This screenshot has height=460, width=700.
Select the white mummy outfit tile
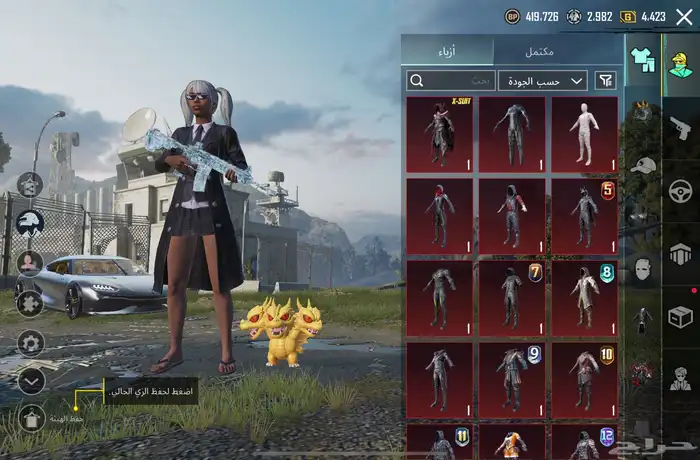click(584, 131)
